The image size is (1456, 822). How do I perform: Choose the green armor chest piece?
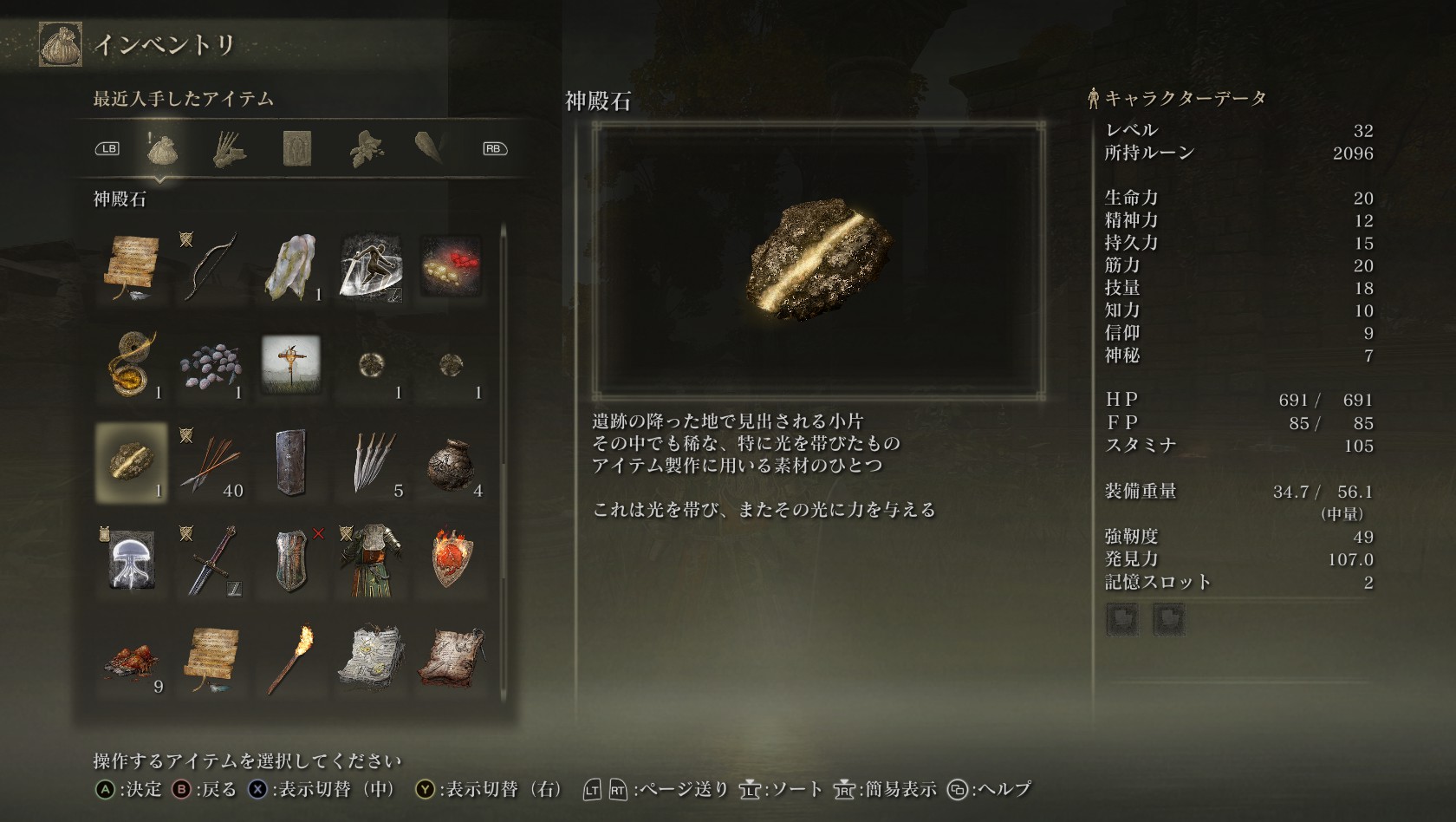[x=371, y=560]
